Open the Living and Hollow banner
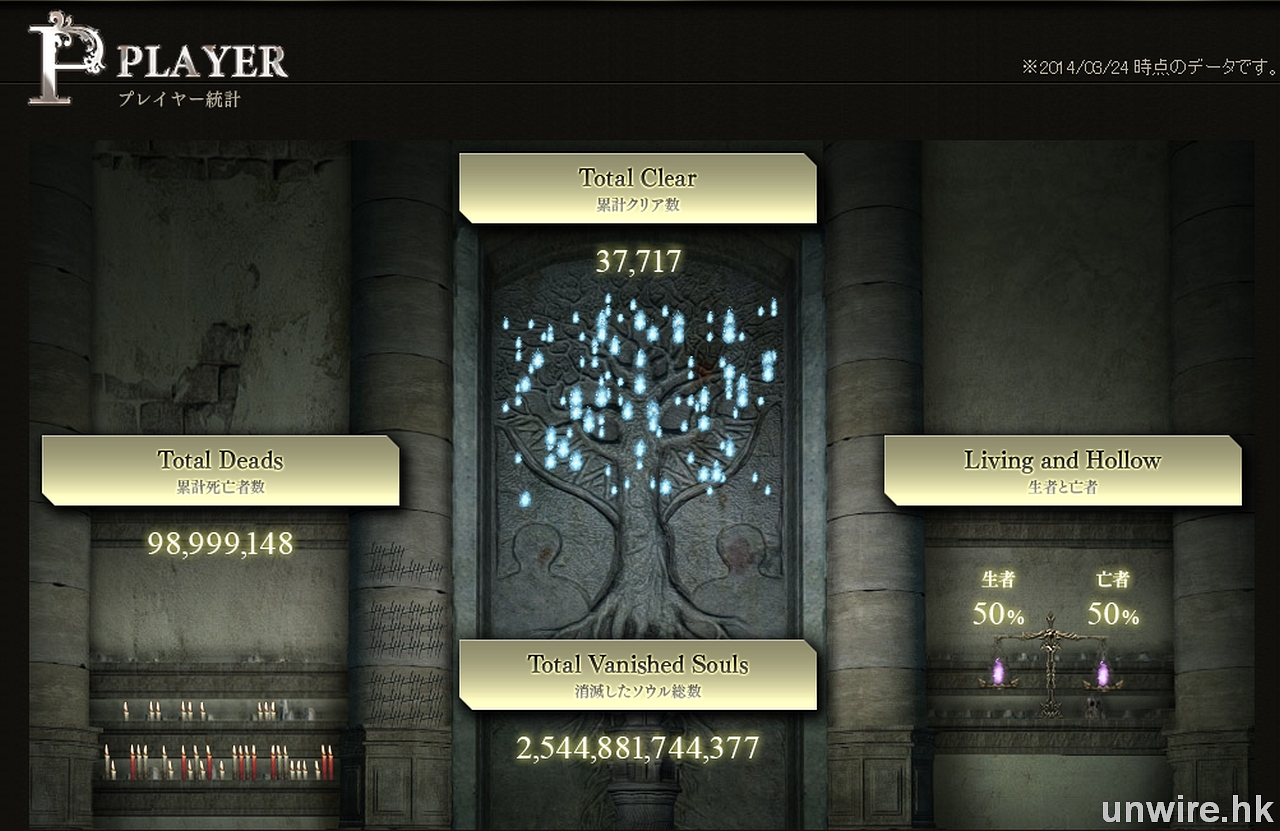Screen dimensions: 1280x831 [x=1062, y=470]
